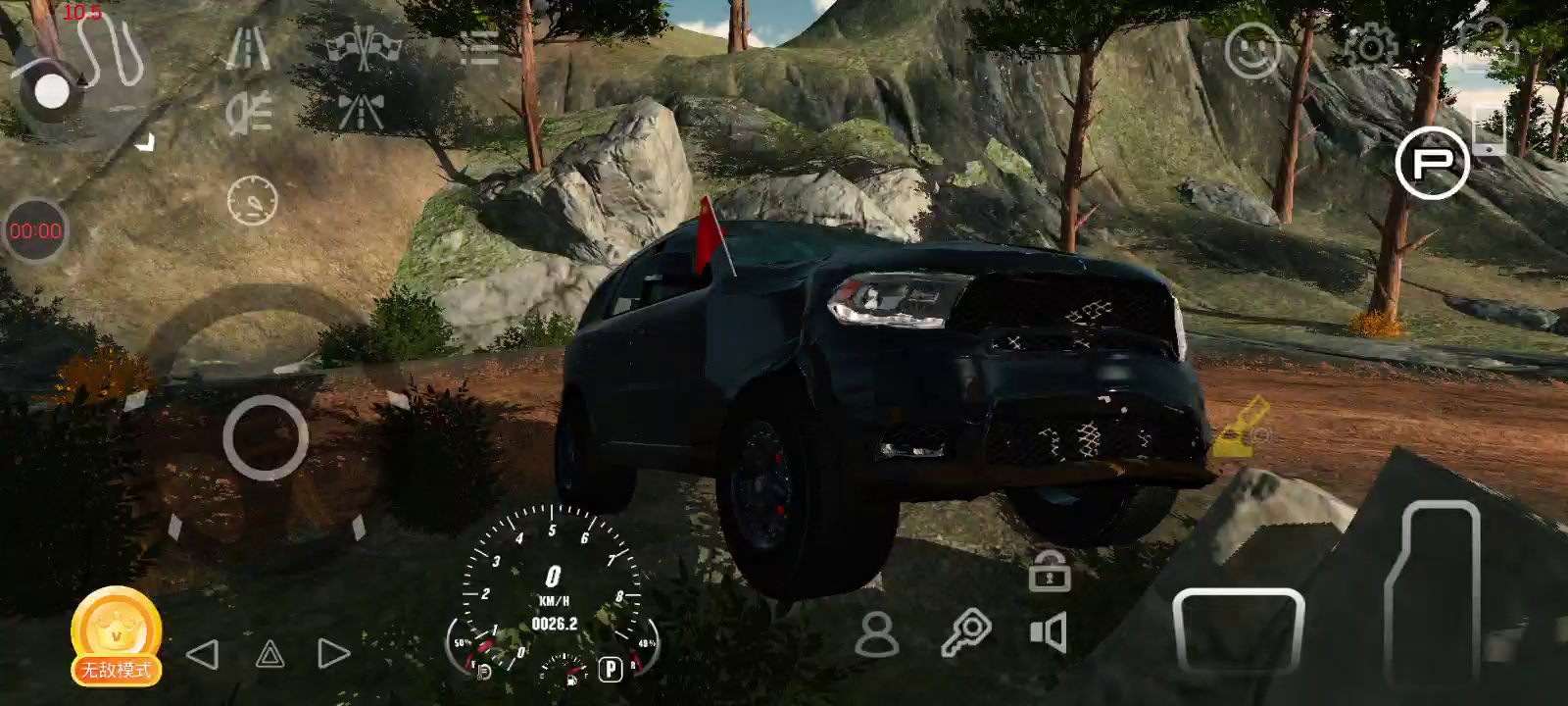
Task: Tap the speedometer gauge icon
Action: pyautogui.click(x=252, y=201)
